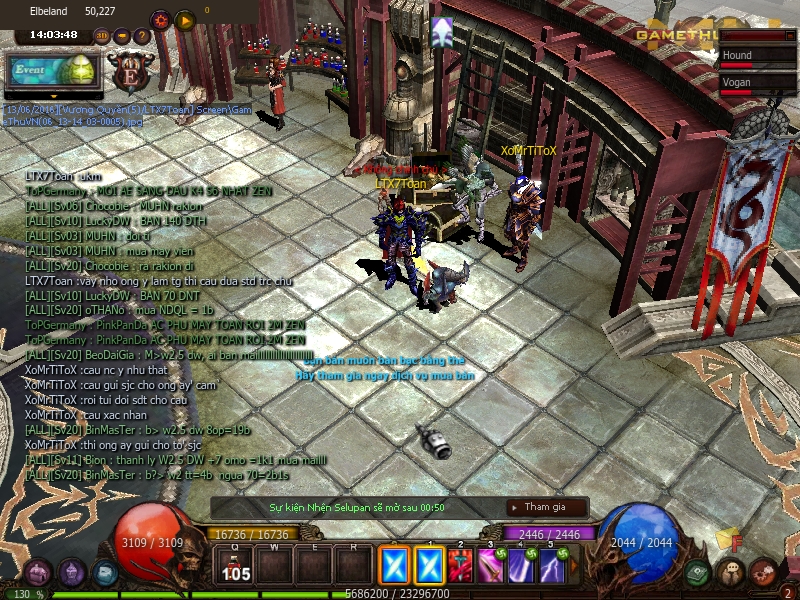The width and height of the screenshot is (800, 600).
Task: Open the yellow mail envelope icon
Action: coord(728,540)
